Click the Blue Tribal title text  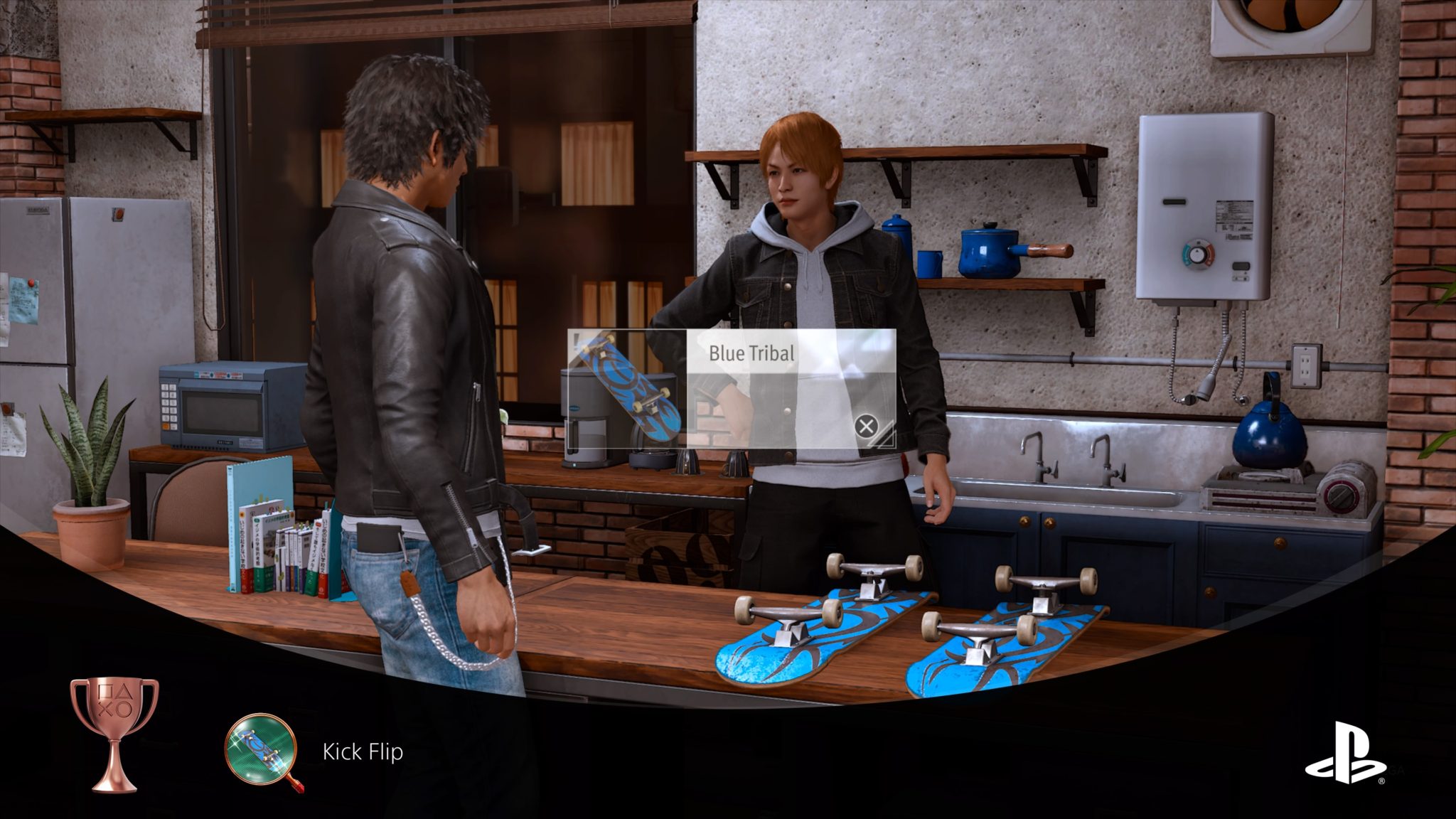[x=751, y=351]
